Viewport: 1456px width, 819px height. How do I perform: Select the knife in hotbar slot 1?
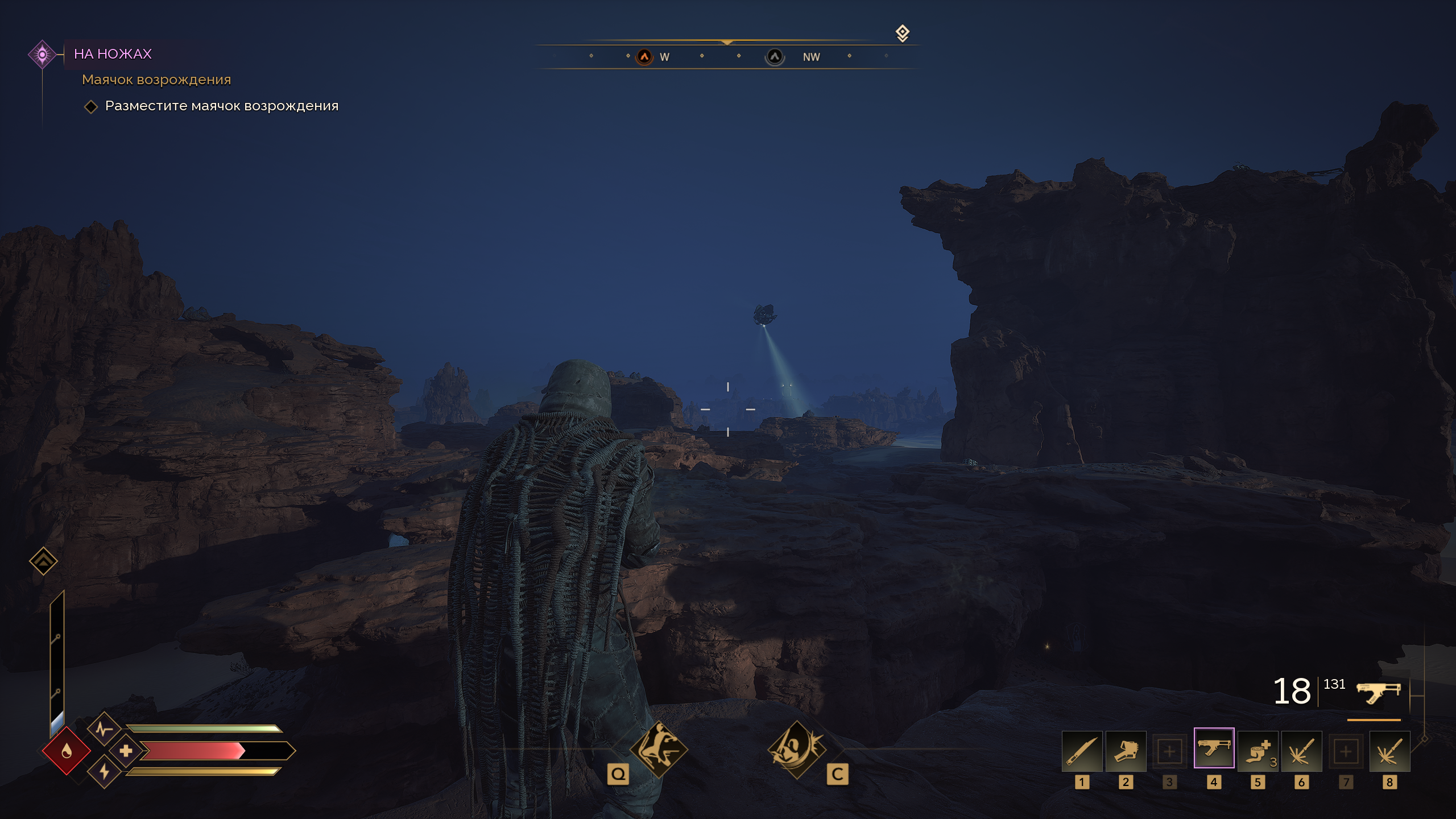pyautogui.click(x=1082, y=751)
